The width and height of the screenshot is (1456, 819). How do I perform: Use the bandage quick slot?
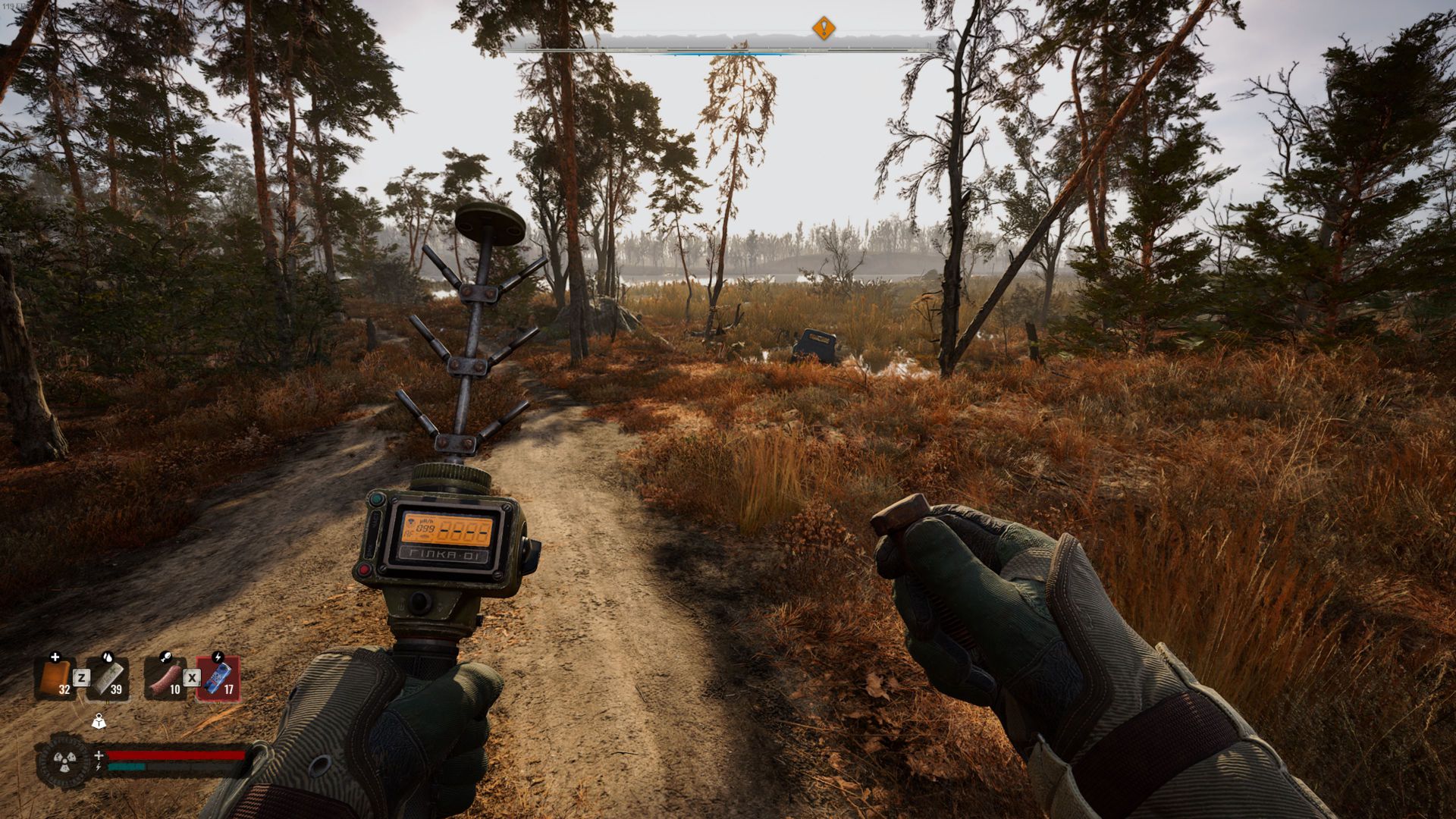coord(108,677)
